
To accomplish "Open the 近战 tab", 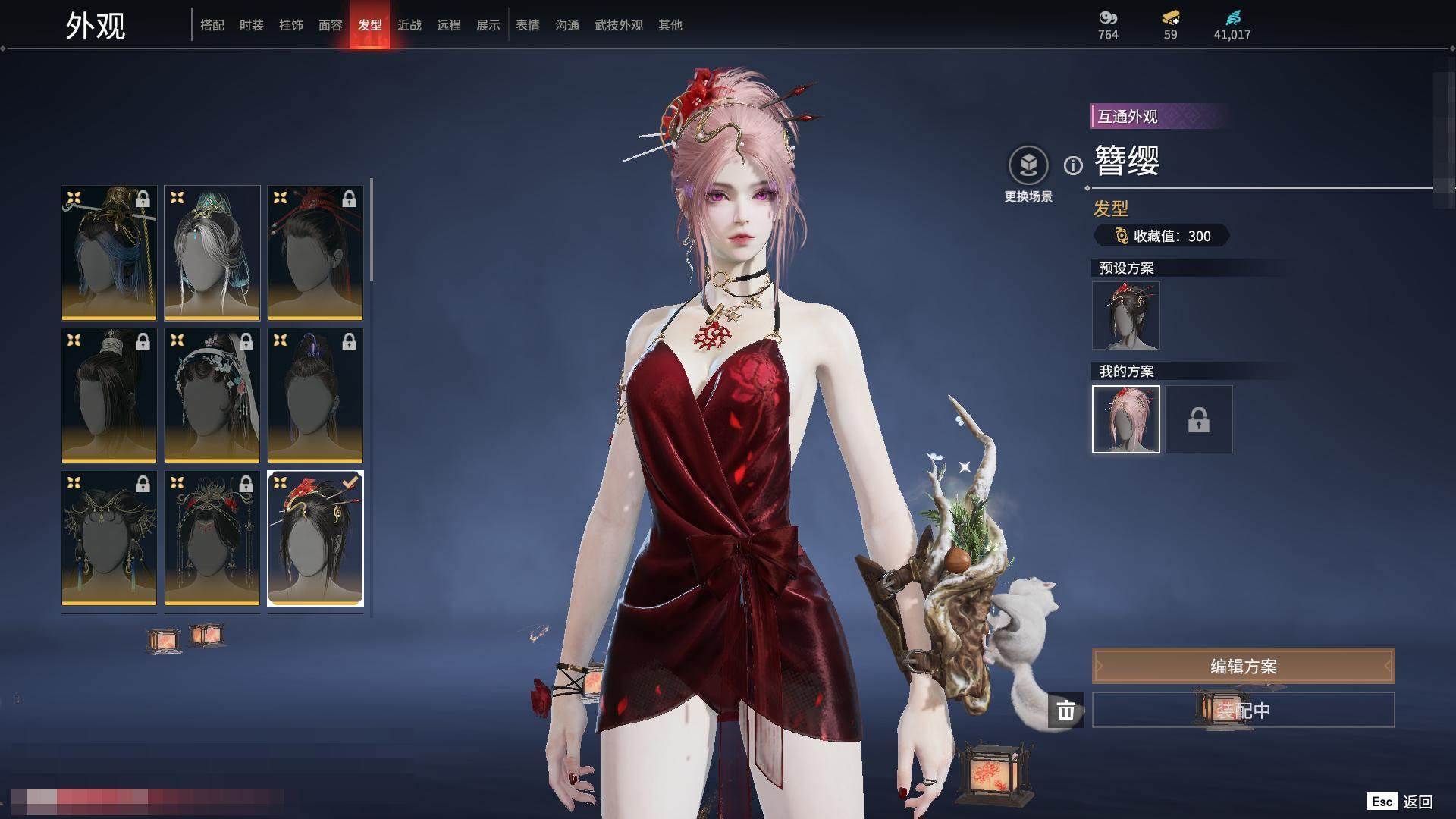I will 409,25.
